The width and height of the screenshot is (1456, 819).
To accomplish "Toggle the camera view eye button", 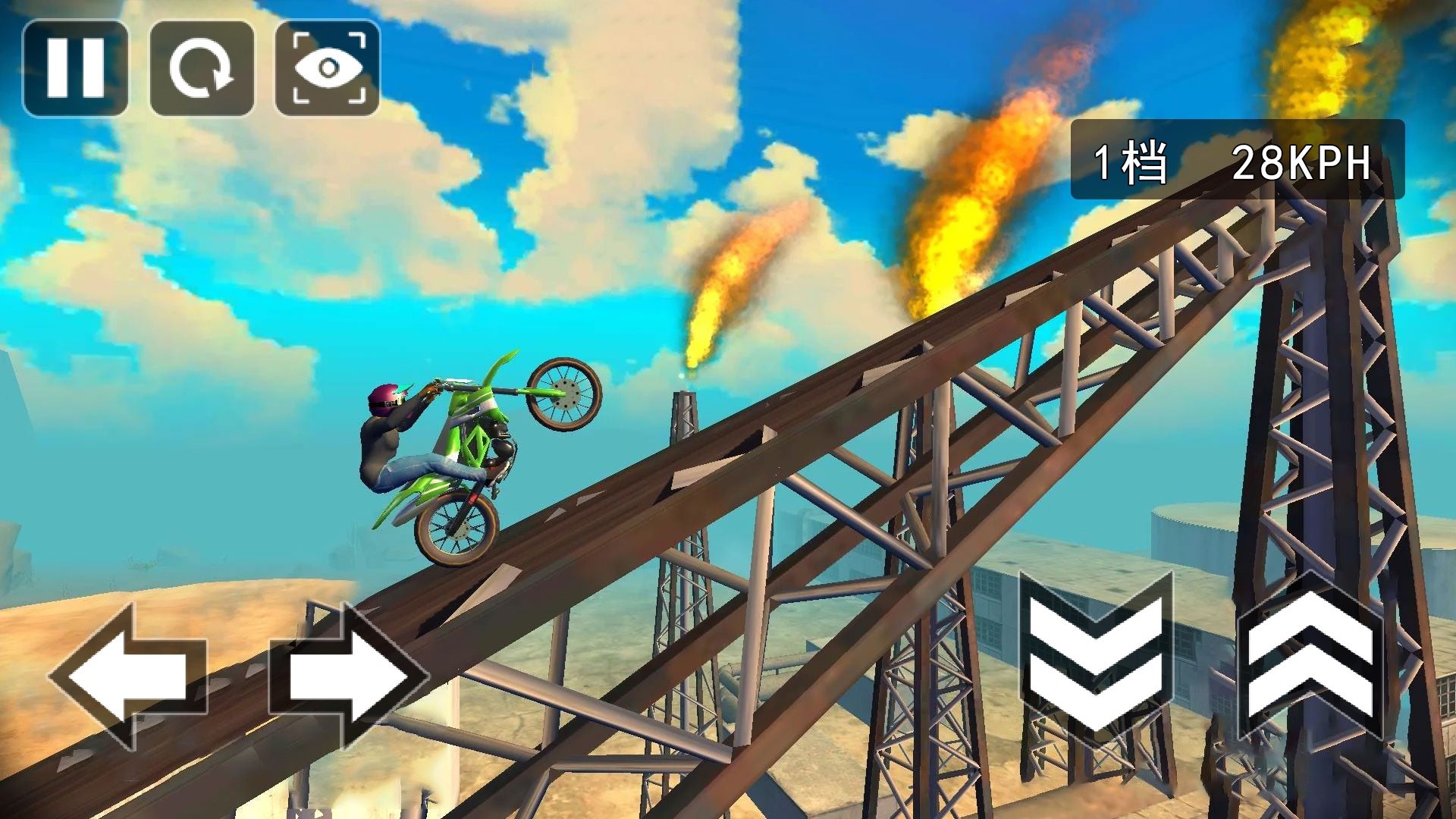I will click(x=327, y=68).
